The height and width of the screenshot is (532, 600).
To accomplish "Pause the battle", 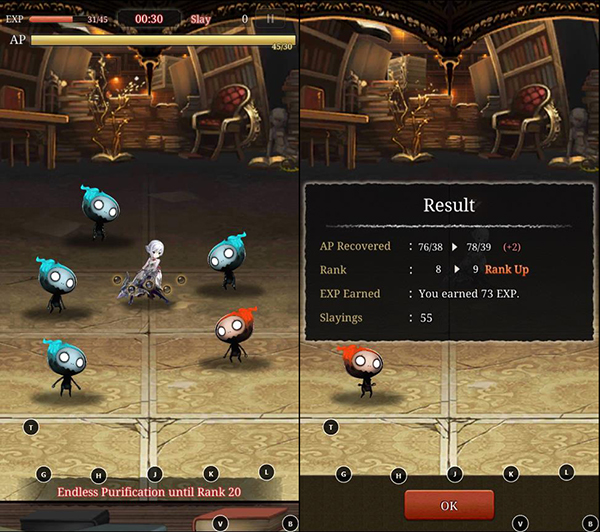I will point(270,19).
